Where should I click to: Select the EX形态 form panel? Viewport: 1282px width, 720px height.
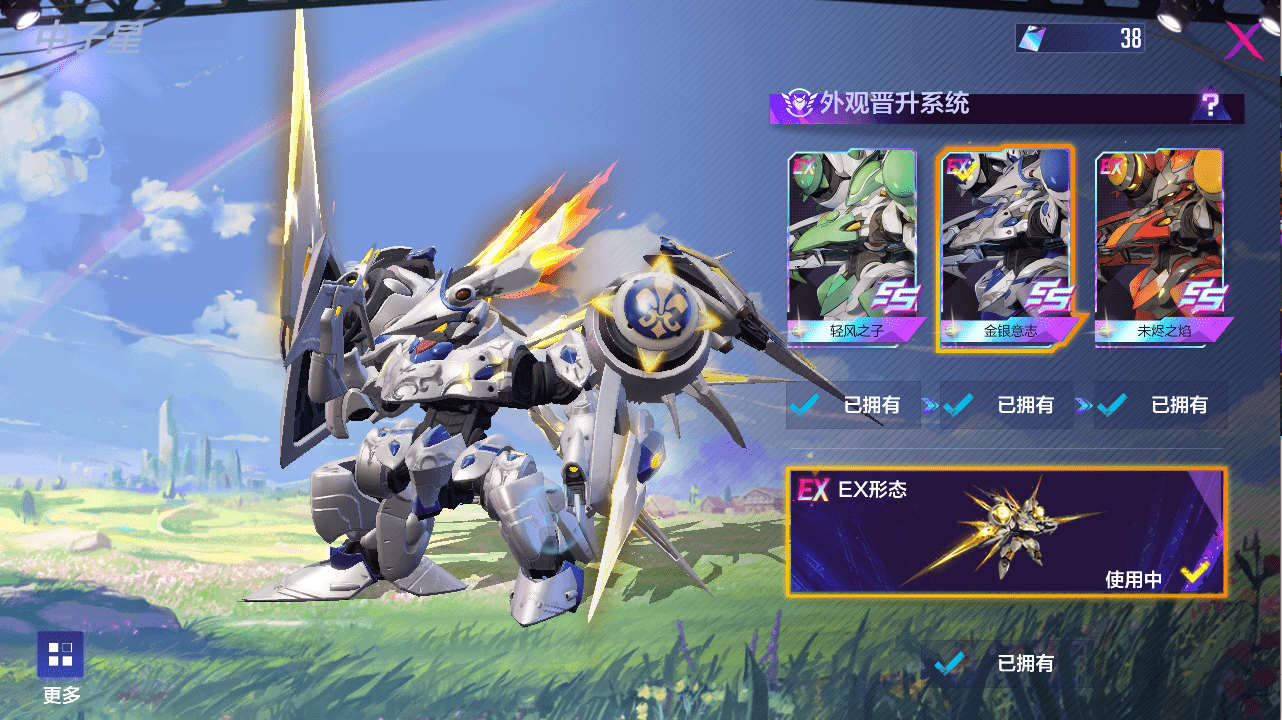pos(1006,532)
